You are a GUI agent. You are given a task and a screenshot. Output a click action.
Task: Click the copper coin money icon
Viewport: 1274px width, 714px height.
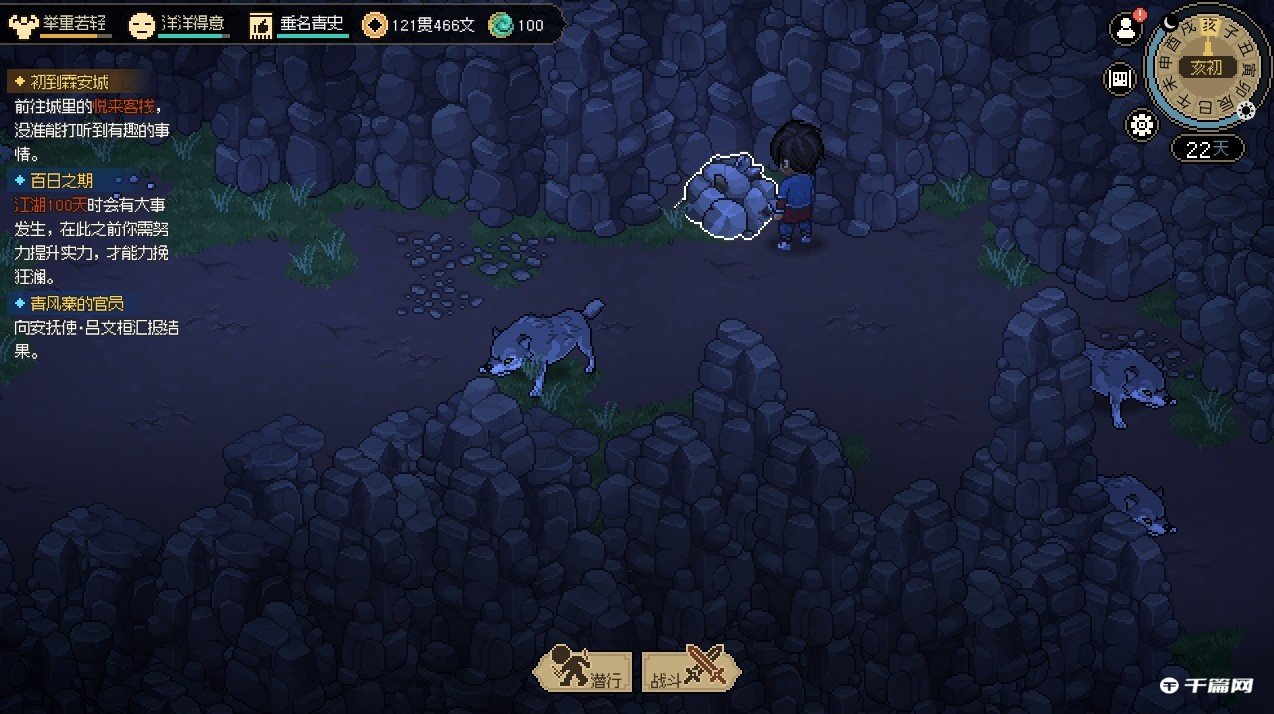coord(375,24)
